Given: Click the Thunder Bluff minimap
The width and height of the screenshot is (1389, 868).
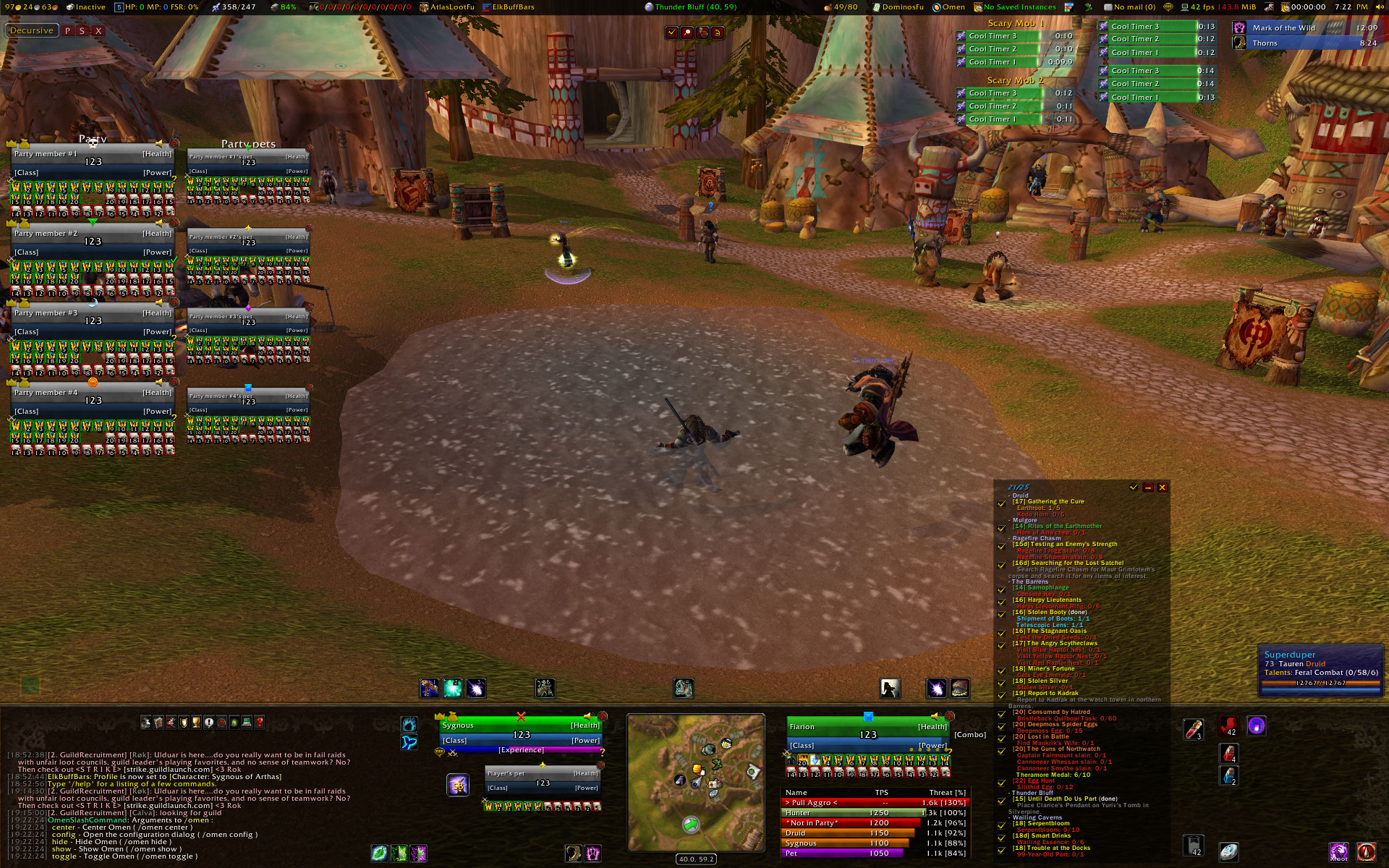Looking at the screenshot, I should [x=695, y=783].
